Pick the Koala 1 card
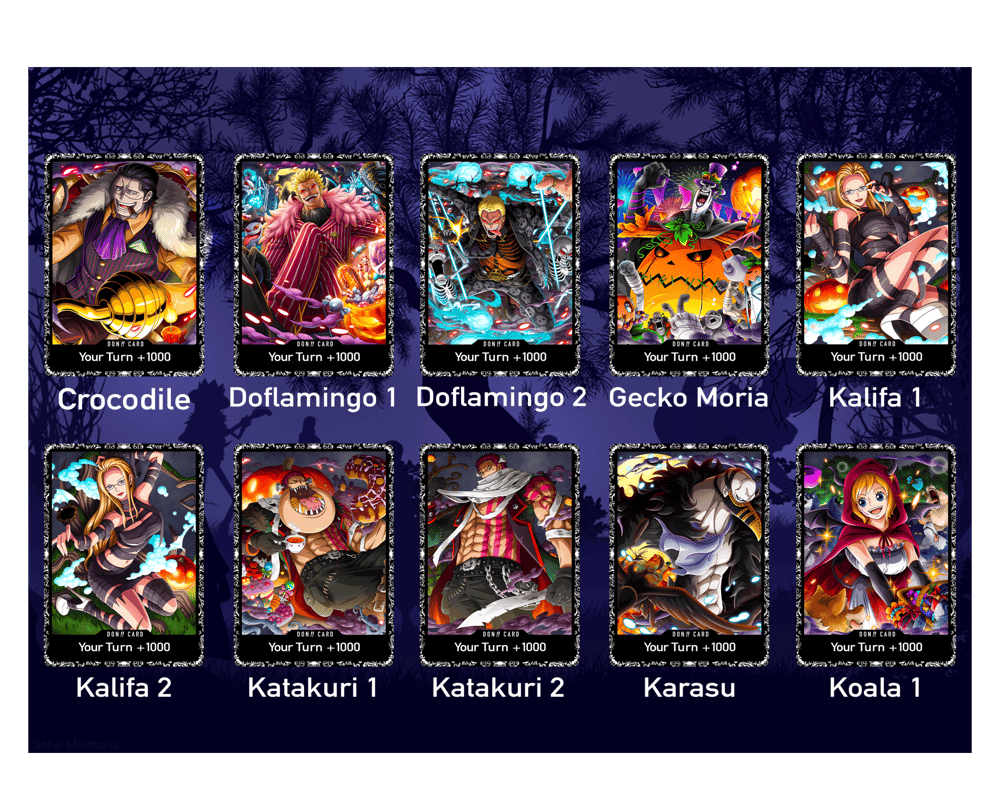The width and height of the screenshot is (1000, 800). pyautogui.click(x=876, y=554)
